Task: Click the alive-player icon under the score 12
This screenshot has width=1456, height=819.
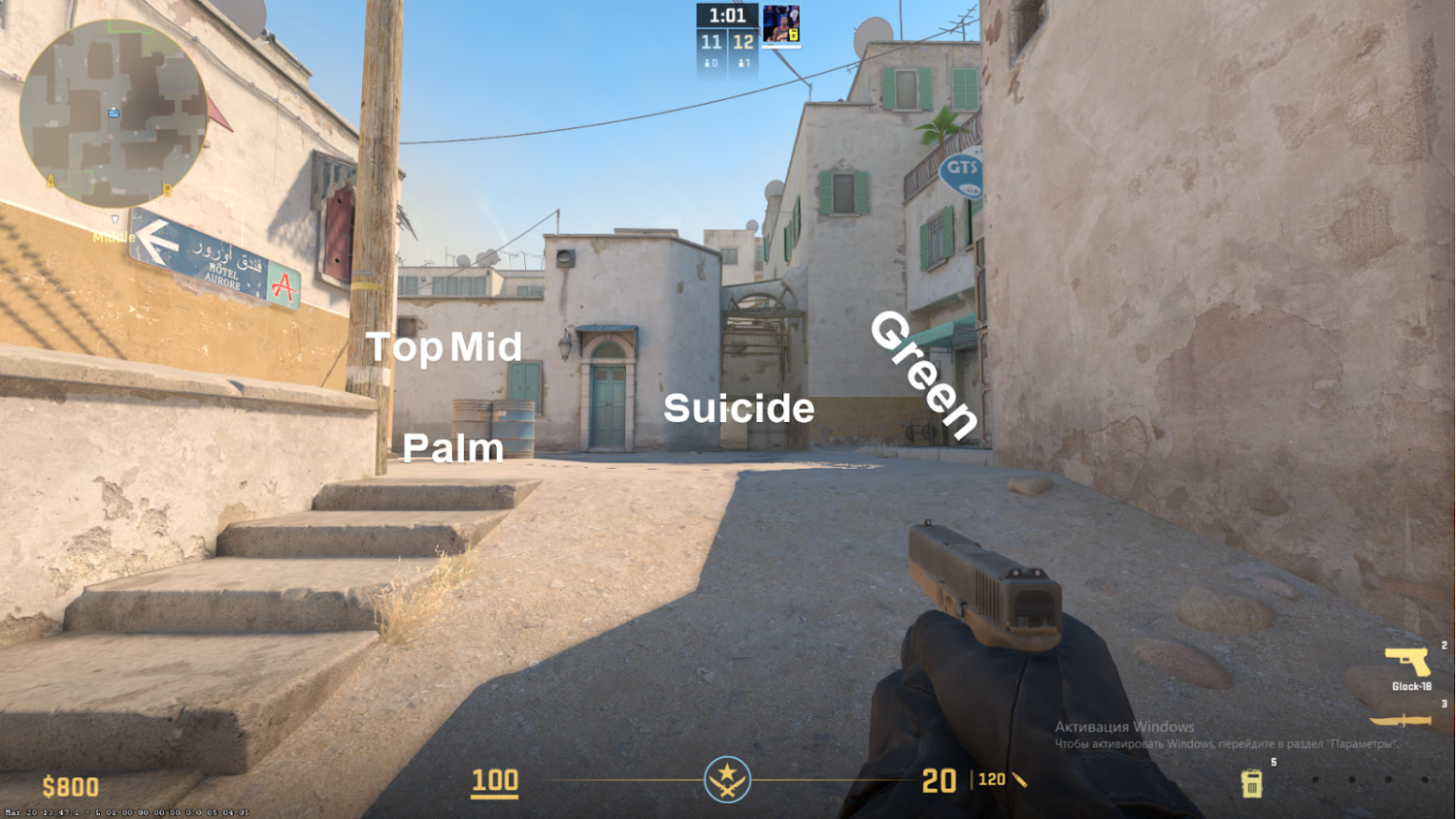Action: click(x=742, y=61)
